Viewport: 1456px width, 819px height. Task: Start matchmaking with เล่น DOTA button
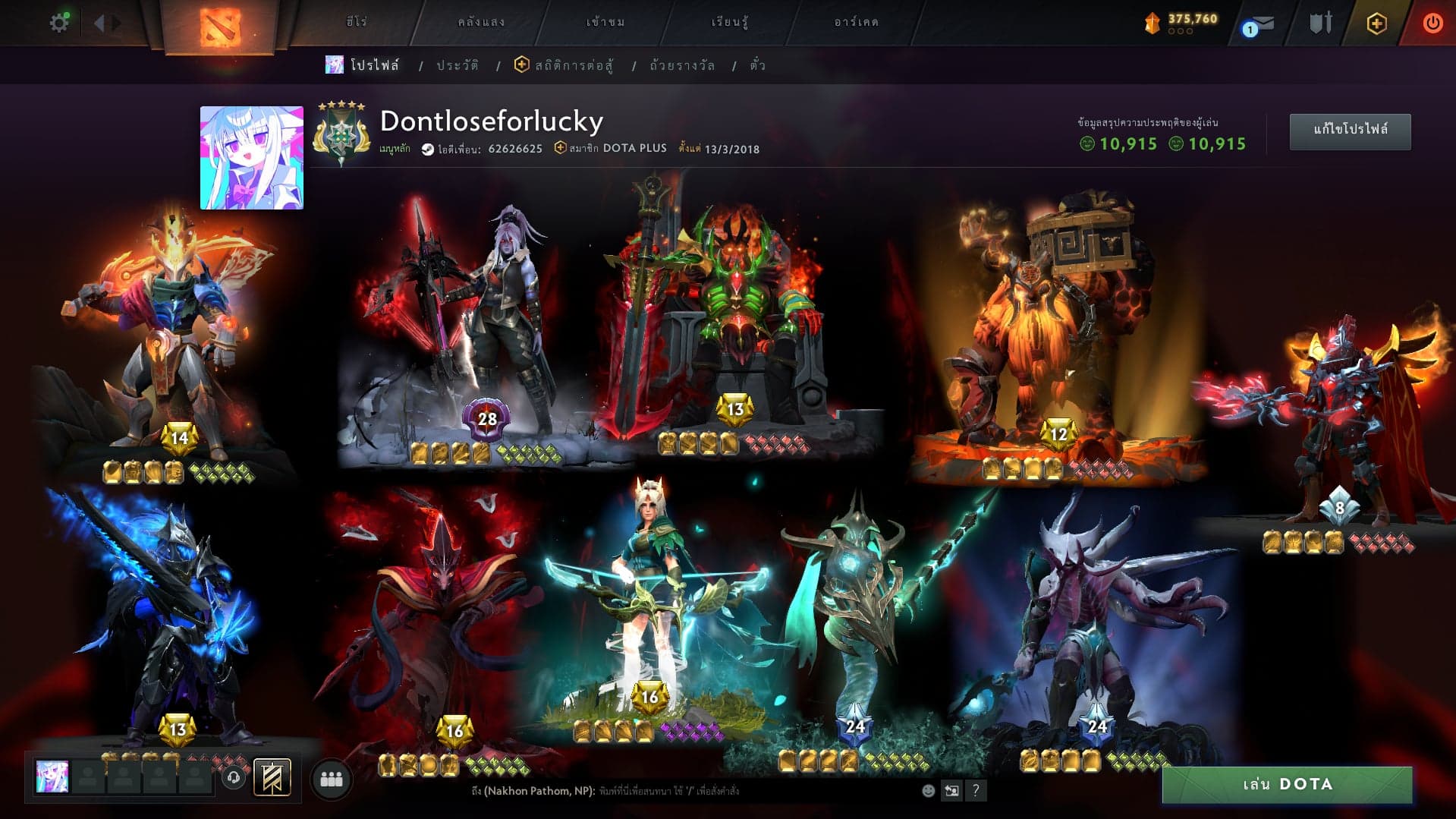pos(1287,784)
